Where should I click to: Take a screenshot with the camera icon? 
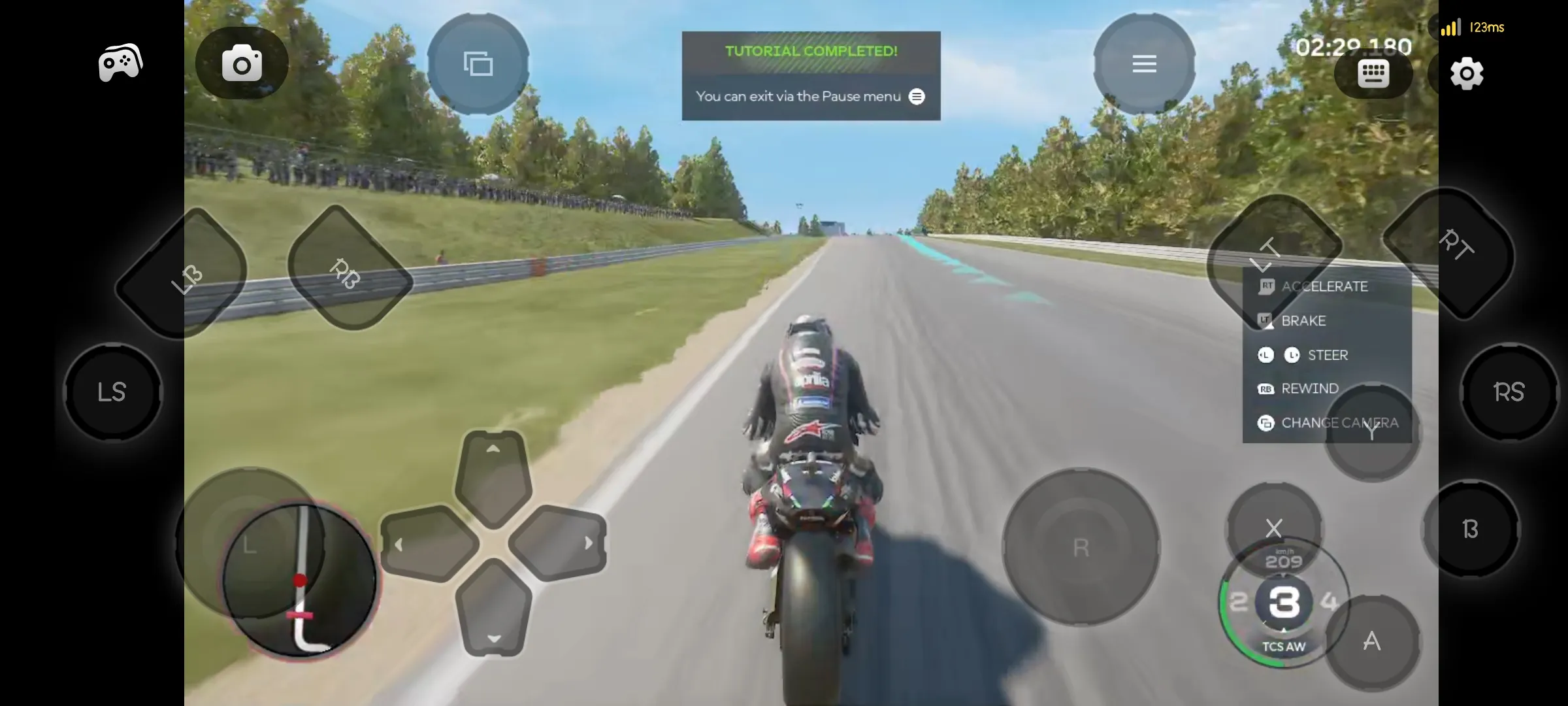click(241, 62)
